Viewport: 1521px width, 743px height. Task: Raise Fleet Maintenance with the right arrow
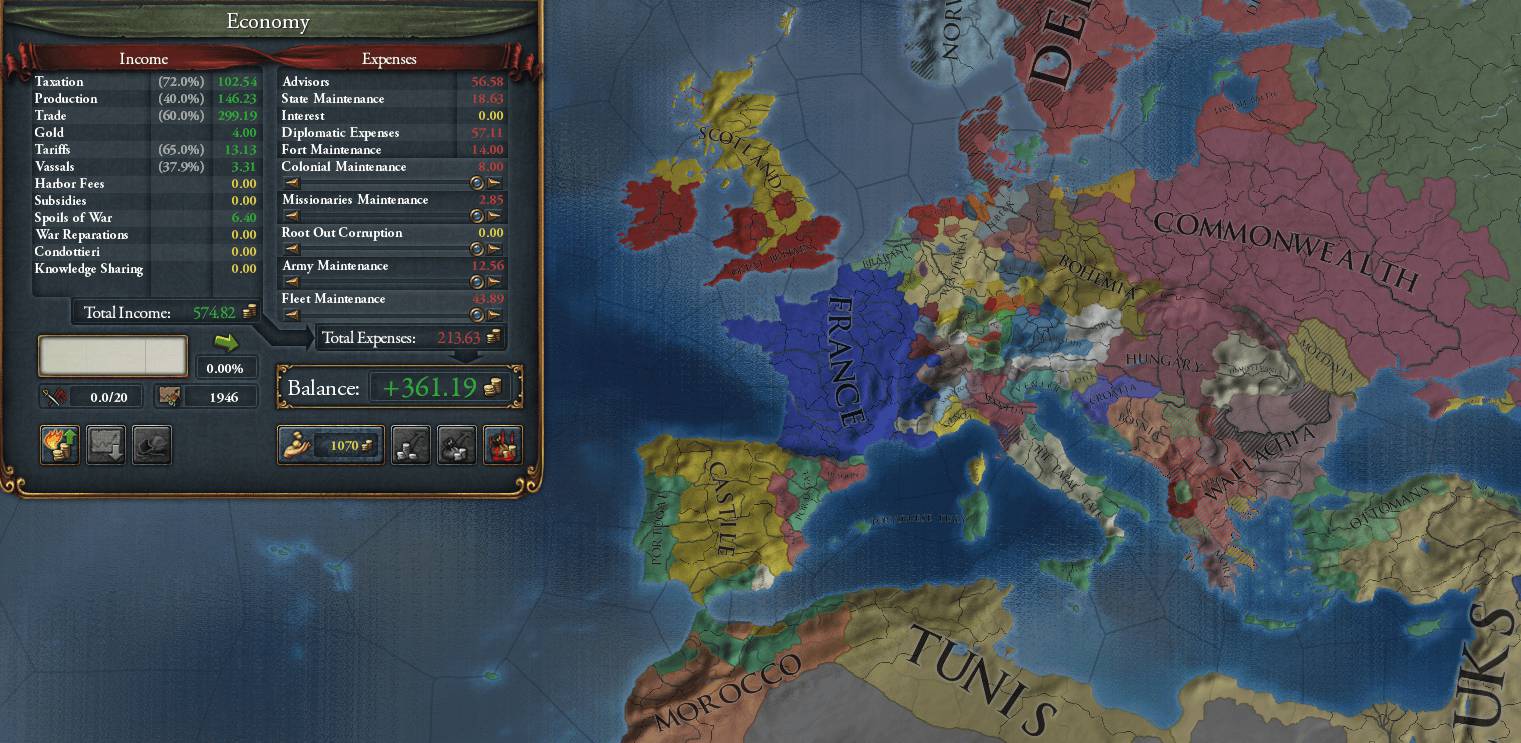point(494,315)
